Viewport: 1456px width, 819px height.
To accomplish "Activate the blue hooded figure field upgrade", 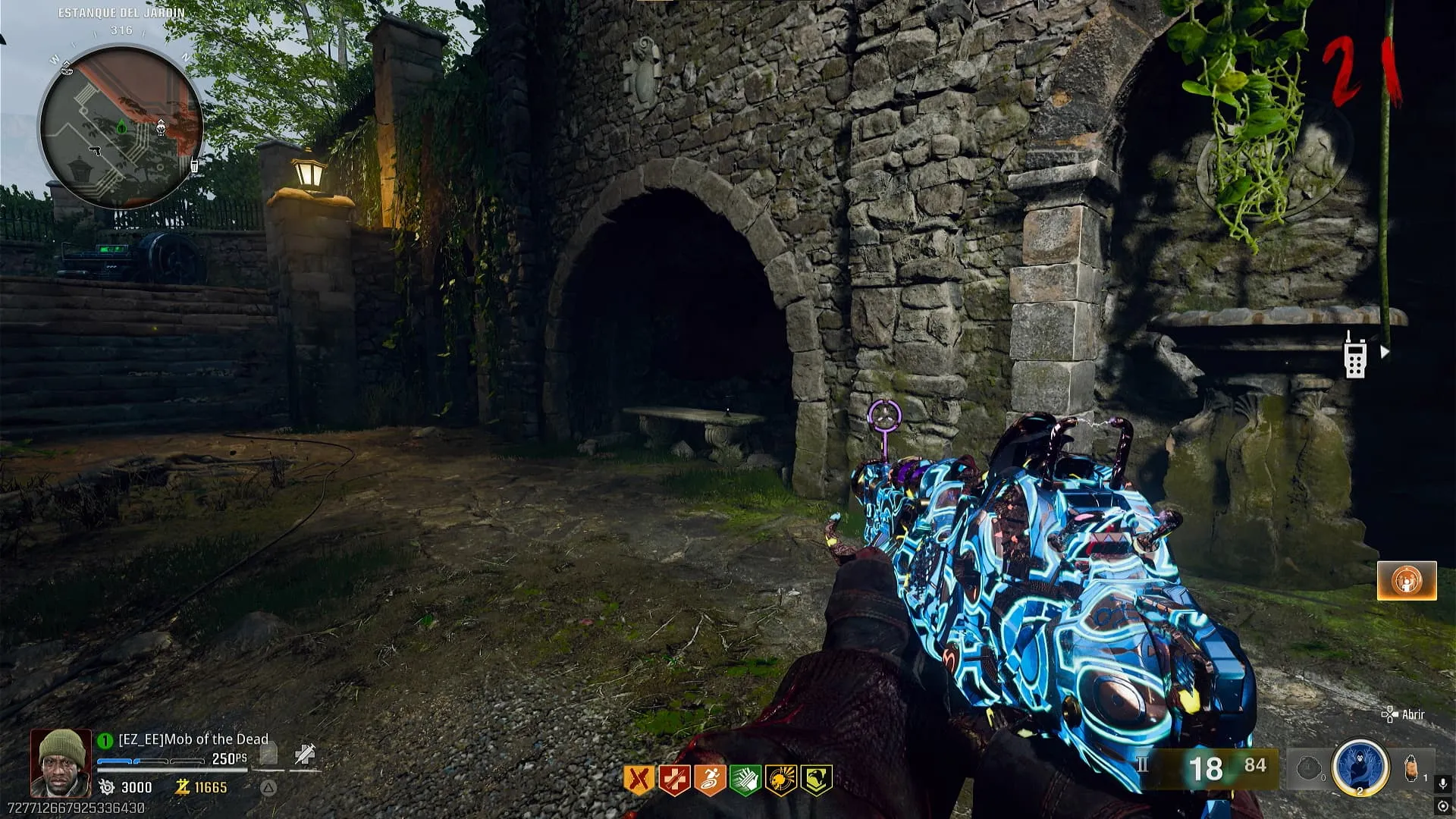I will (1360, 767).
